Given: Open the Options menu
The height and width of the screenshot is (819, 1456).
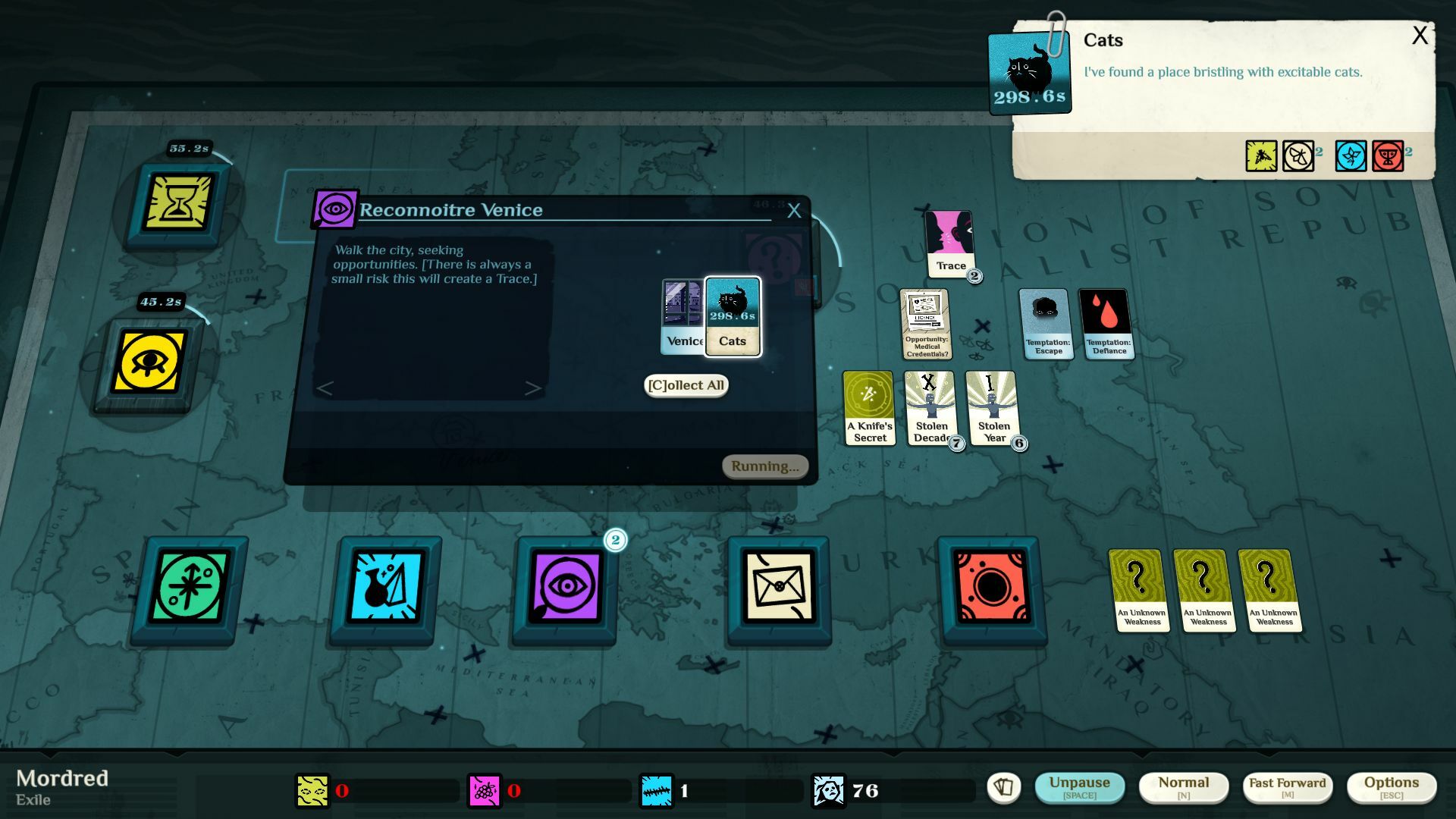Looking at the screenshot, I should [x=1392, y=786].
